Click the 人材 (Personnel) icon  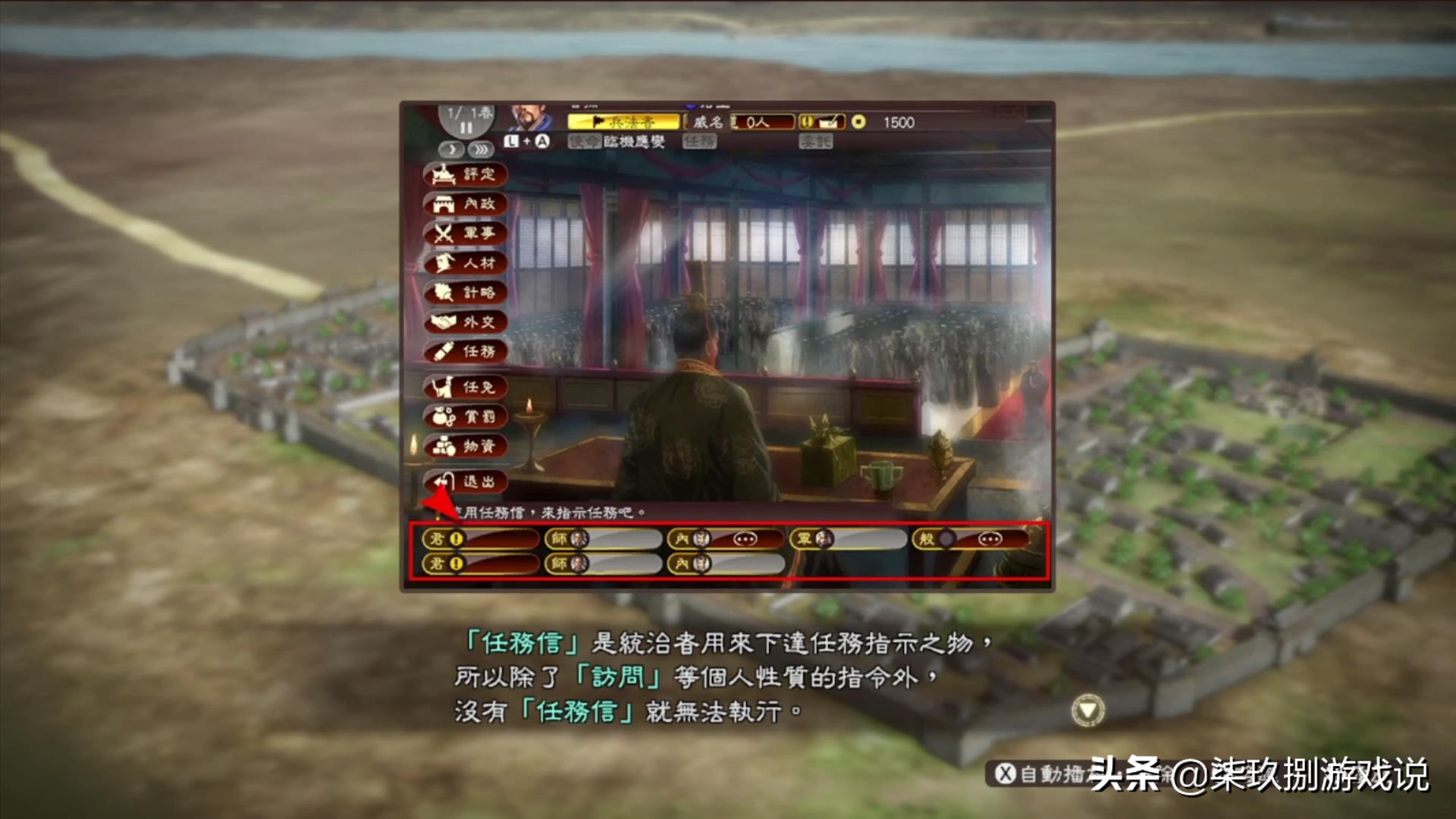click(x=466, y=263)
